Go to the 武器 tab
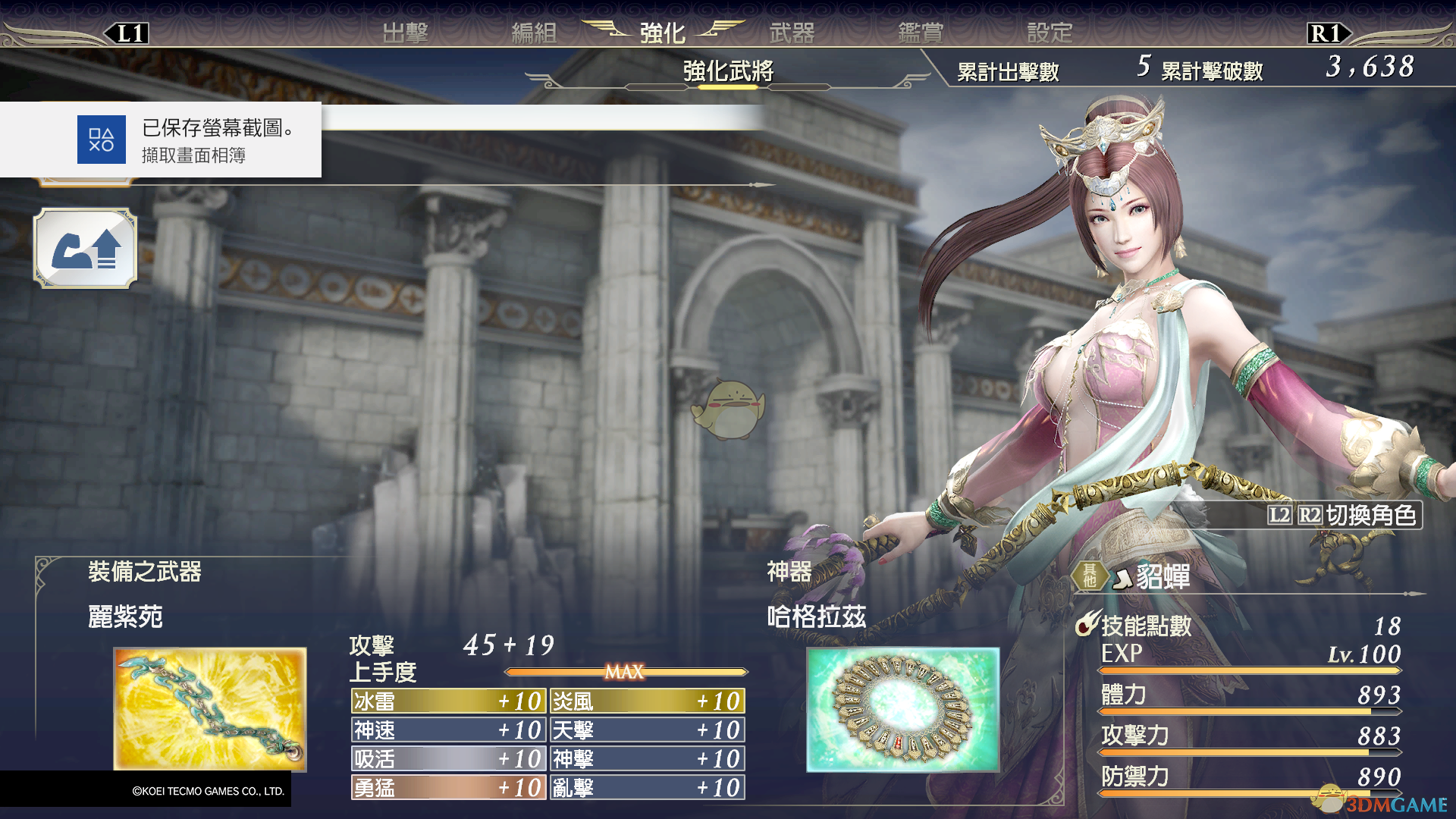Screen dimensions: 1456x819 pyautogui.click(x=792, y=33)
